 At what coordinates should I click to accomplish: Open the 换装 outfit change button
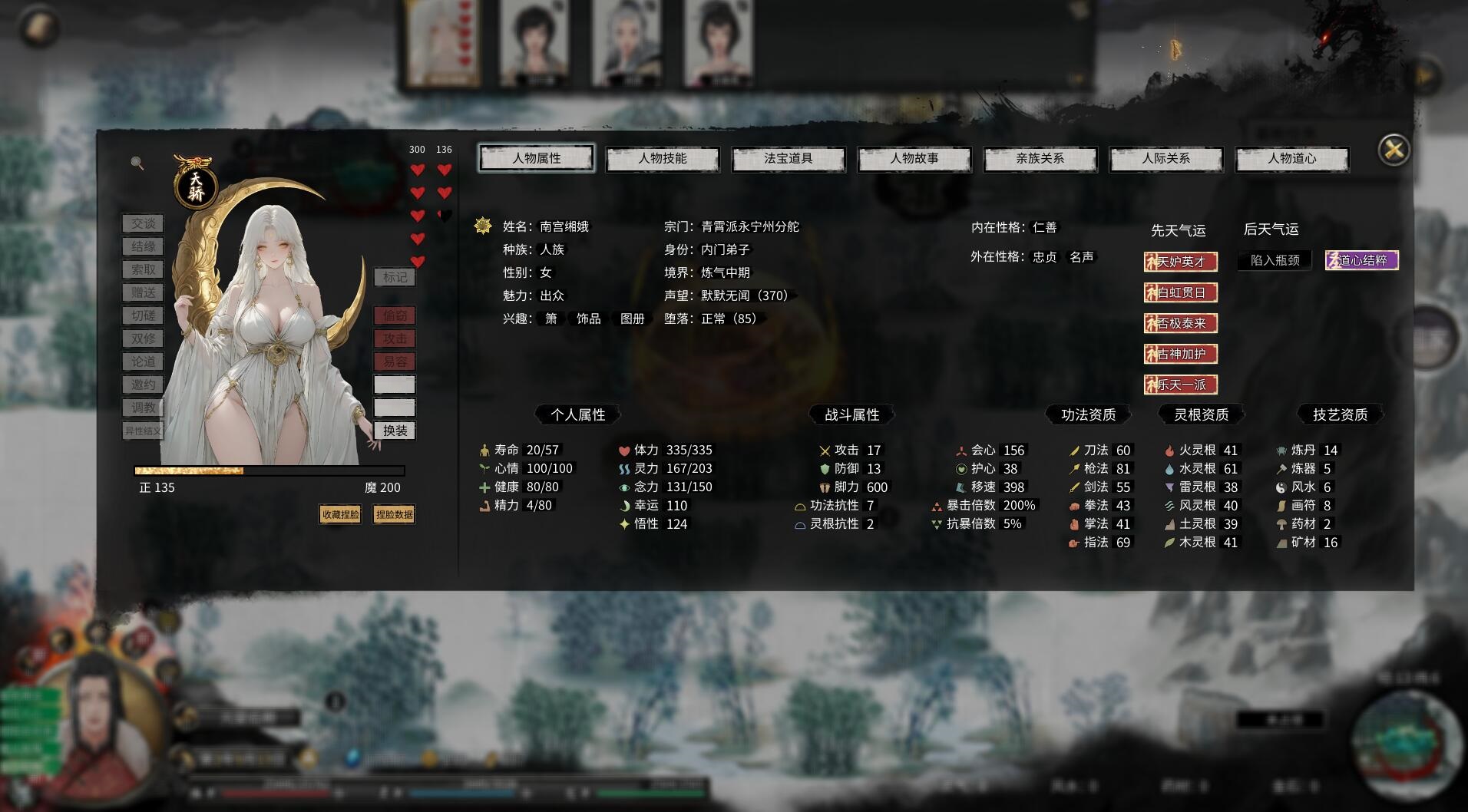(395, 431)
